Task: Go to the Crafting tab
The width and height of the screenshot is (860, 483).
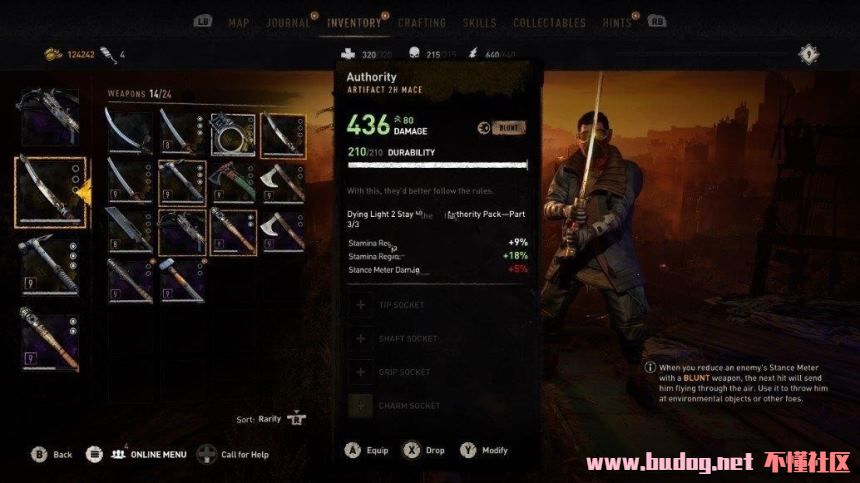Action: (422, 23)
